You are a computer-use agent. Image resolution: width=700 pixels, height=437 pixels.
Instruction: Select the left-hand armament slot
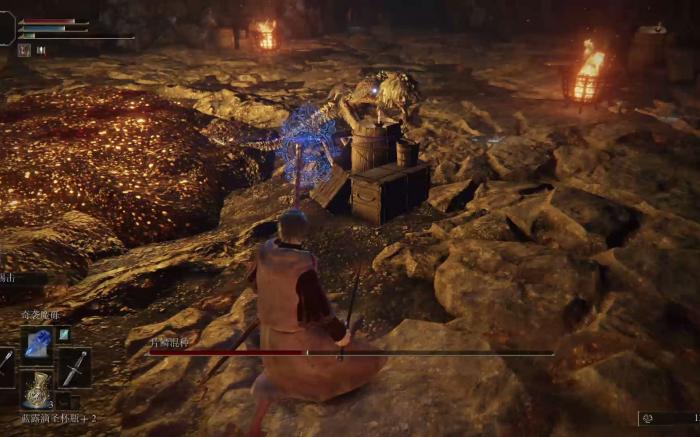coord(6,366)
